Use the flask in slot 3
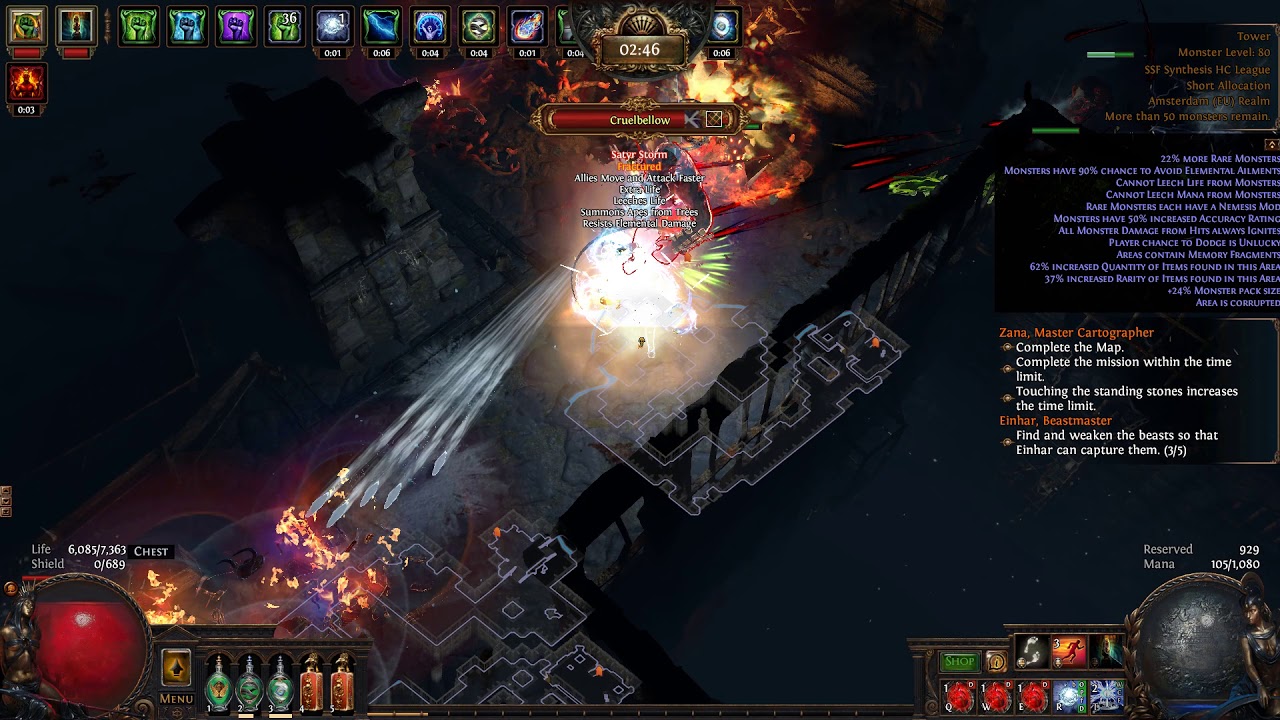This screenshot has width=1280, height=720. [x=280, y=683]
